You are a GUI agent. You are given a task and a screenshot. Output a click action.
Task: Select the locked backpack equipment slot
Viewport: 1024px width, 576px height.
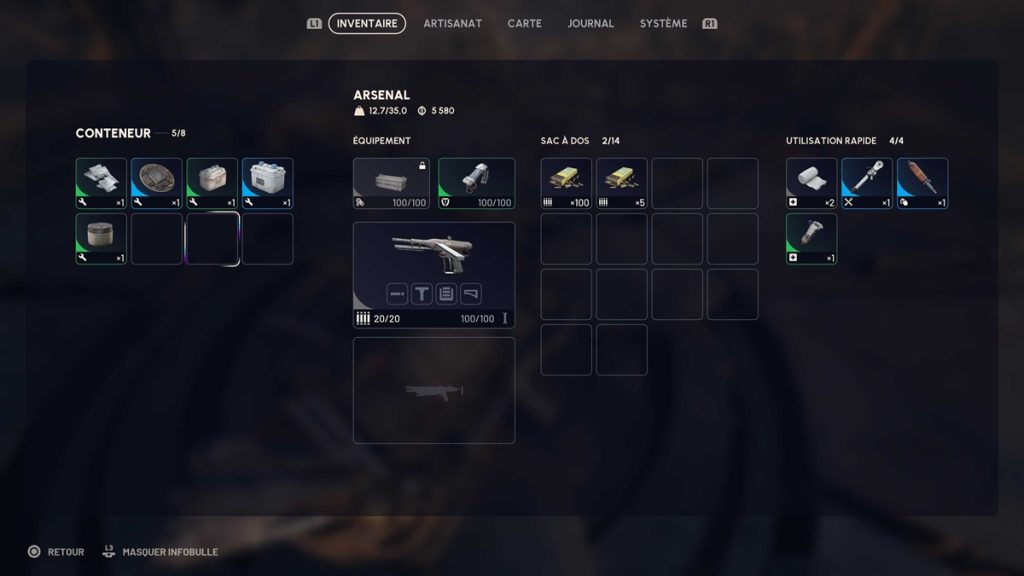(391, 183)
